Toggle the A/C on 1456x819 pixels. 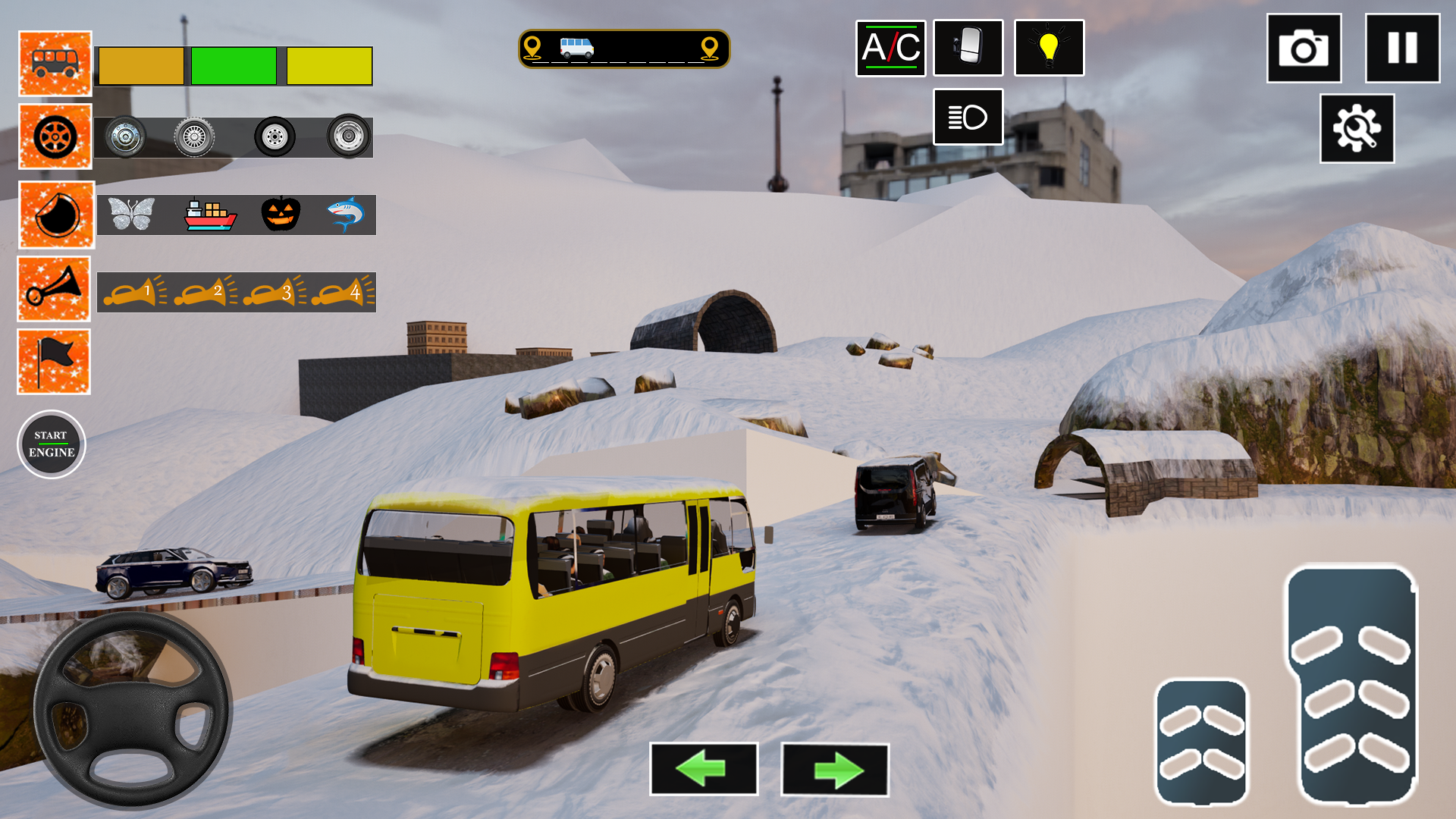point(891,49)
